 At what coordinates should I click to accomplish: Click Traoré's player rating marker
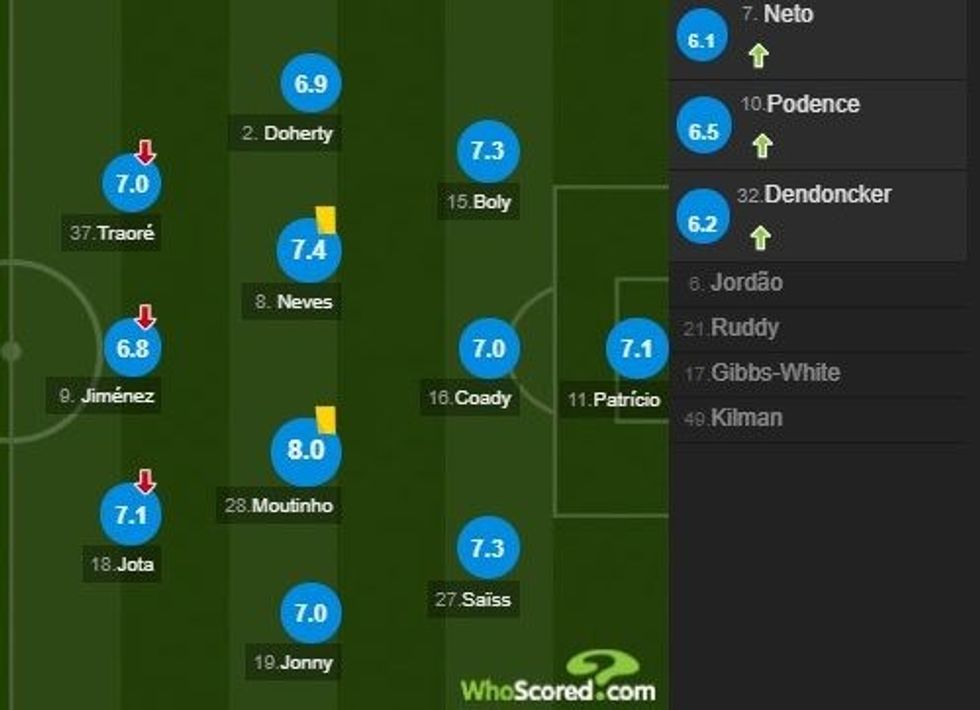click(132, 185)
